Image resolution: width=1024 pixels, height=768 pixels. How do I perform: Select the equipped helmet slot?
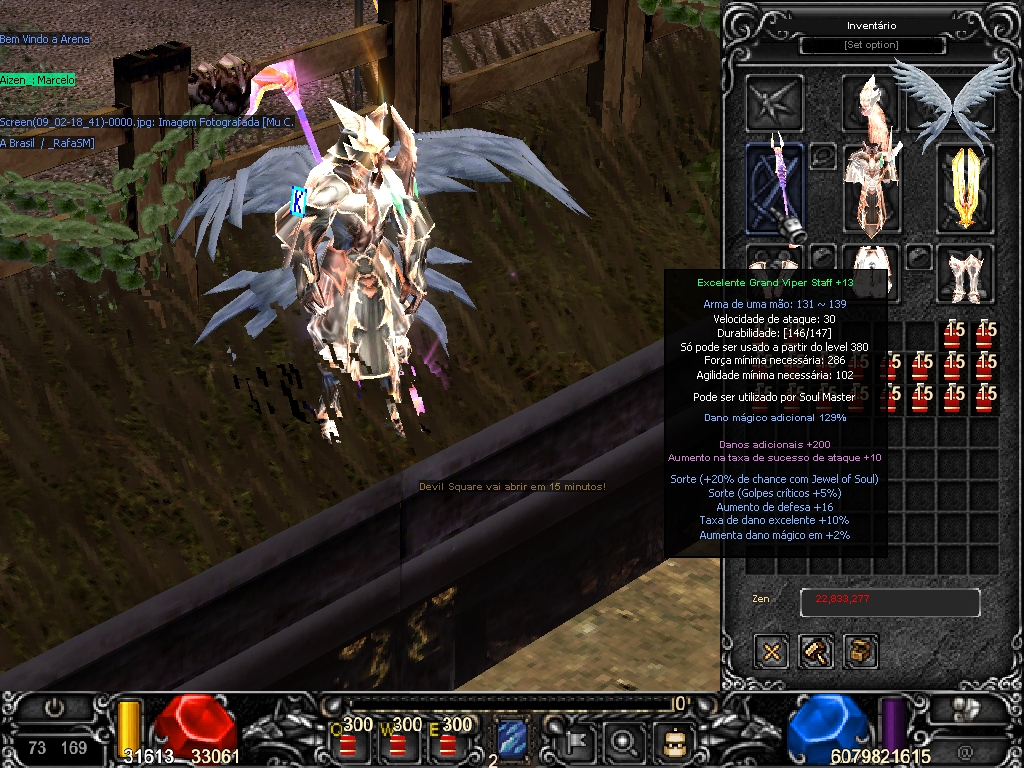click(870, 100)
